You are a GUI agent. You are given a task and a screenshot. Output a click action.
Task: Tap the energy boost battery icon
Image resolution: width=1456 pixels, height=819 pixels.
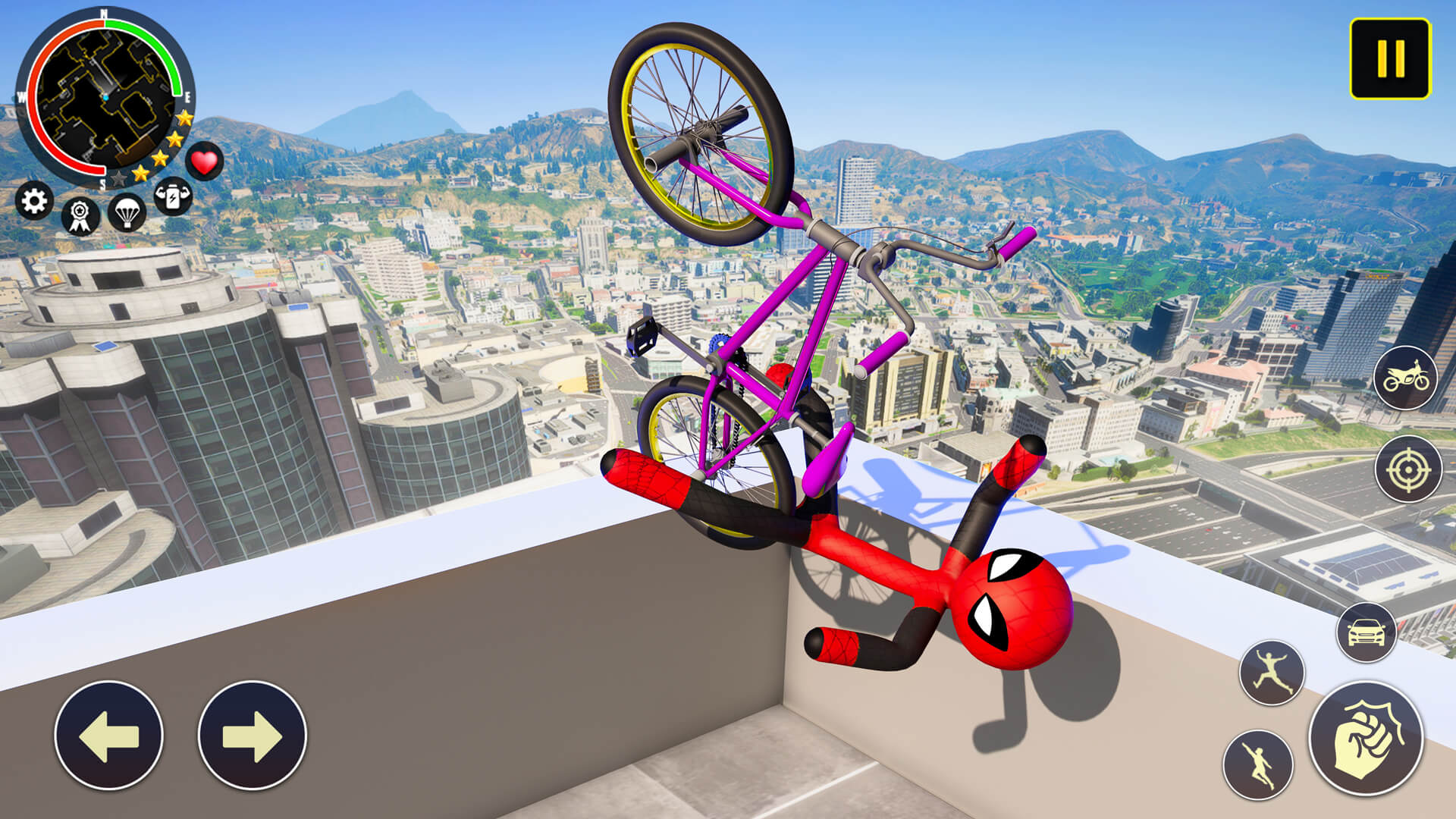tap(171, 199)
